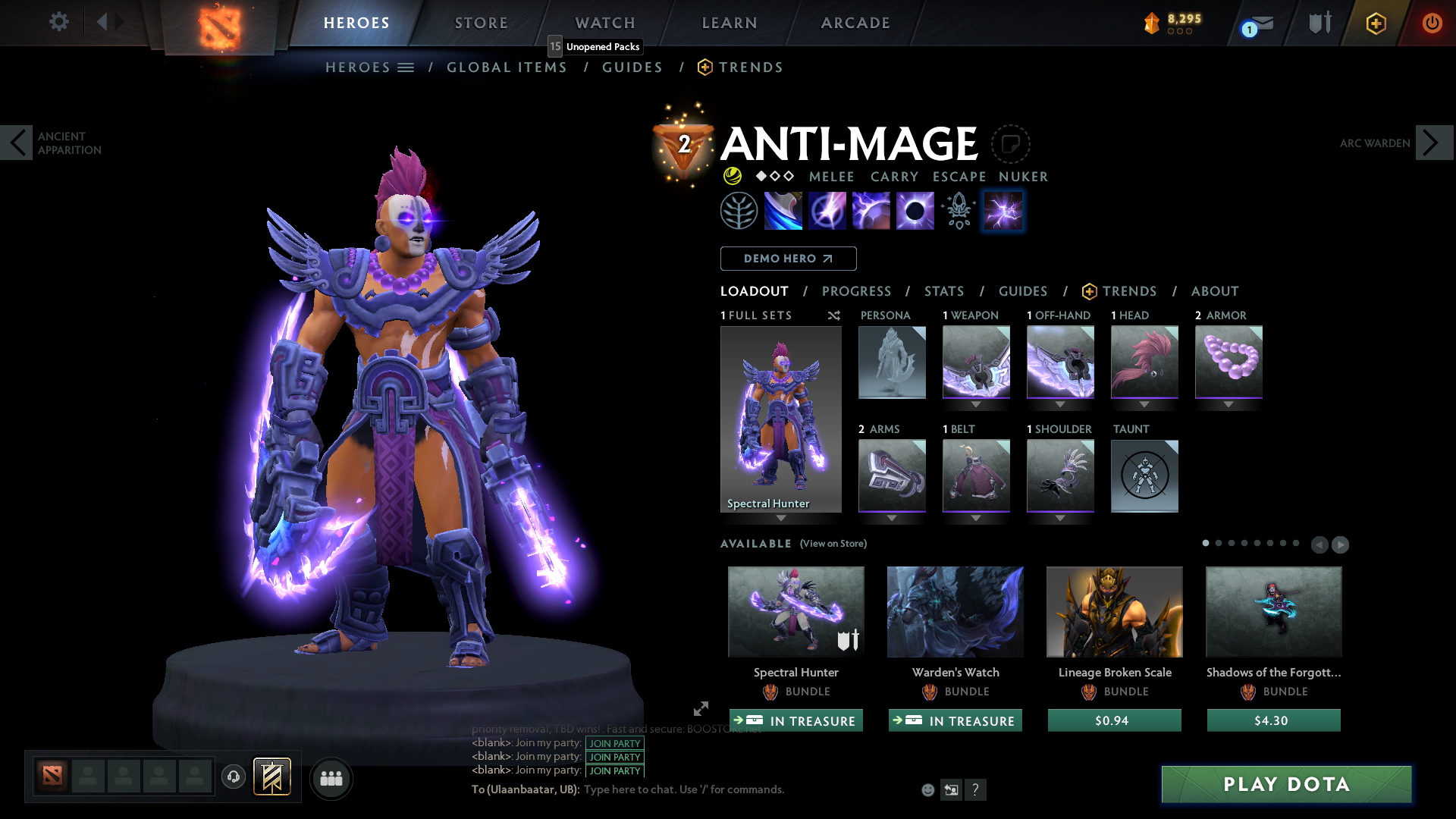The width and height of the screenshot is (1456, 819).
Task: Select the Mana Break ability icon
Action: pos(783,210)
